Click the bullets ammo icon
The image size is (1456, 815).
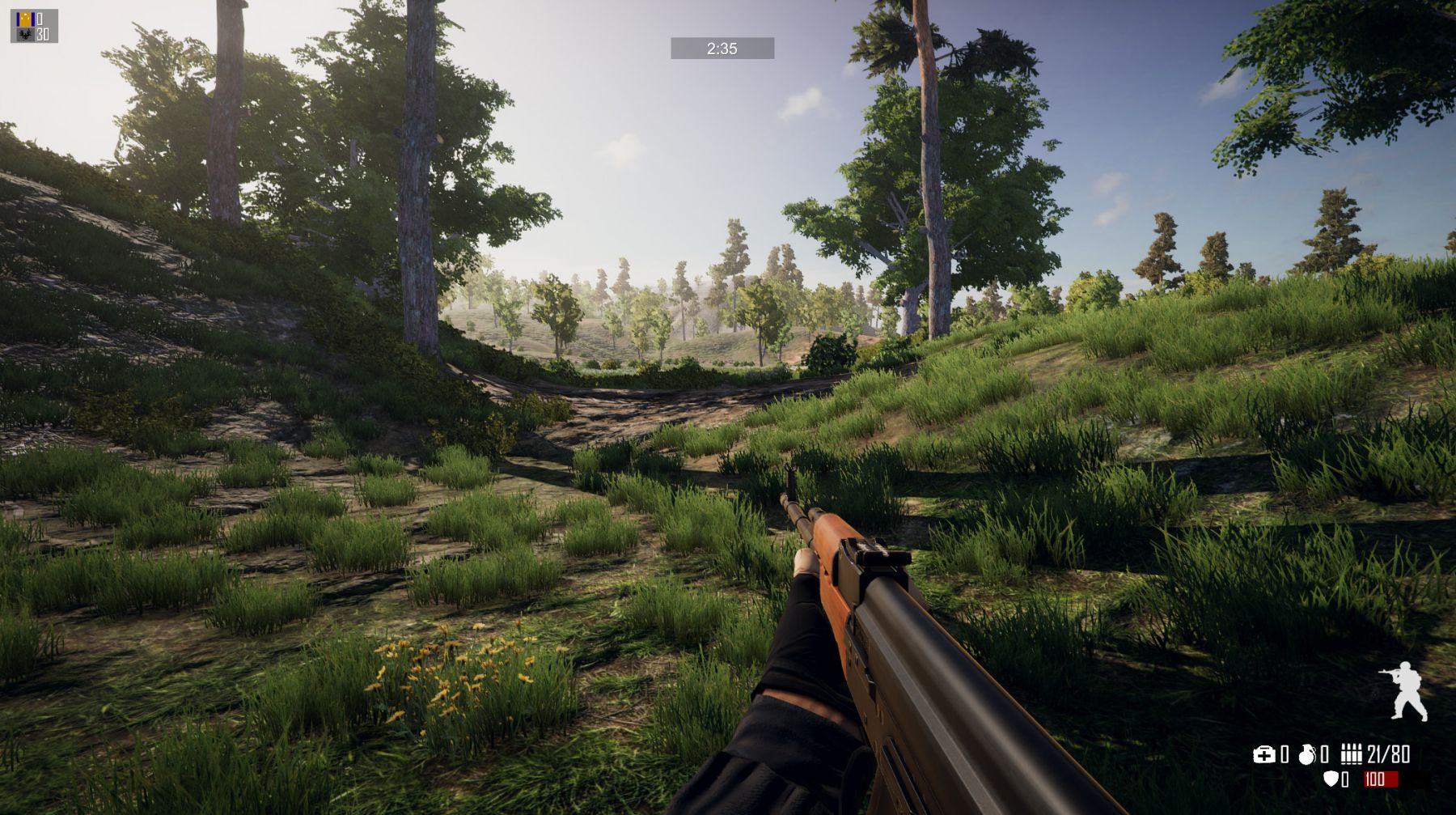click(x=1351, y=755)
